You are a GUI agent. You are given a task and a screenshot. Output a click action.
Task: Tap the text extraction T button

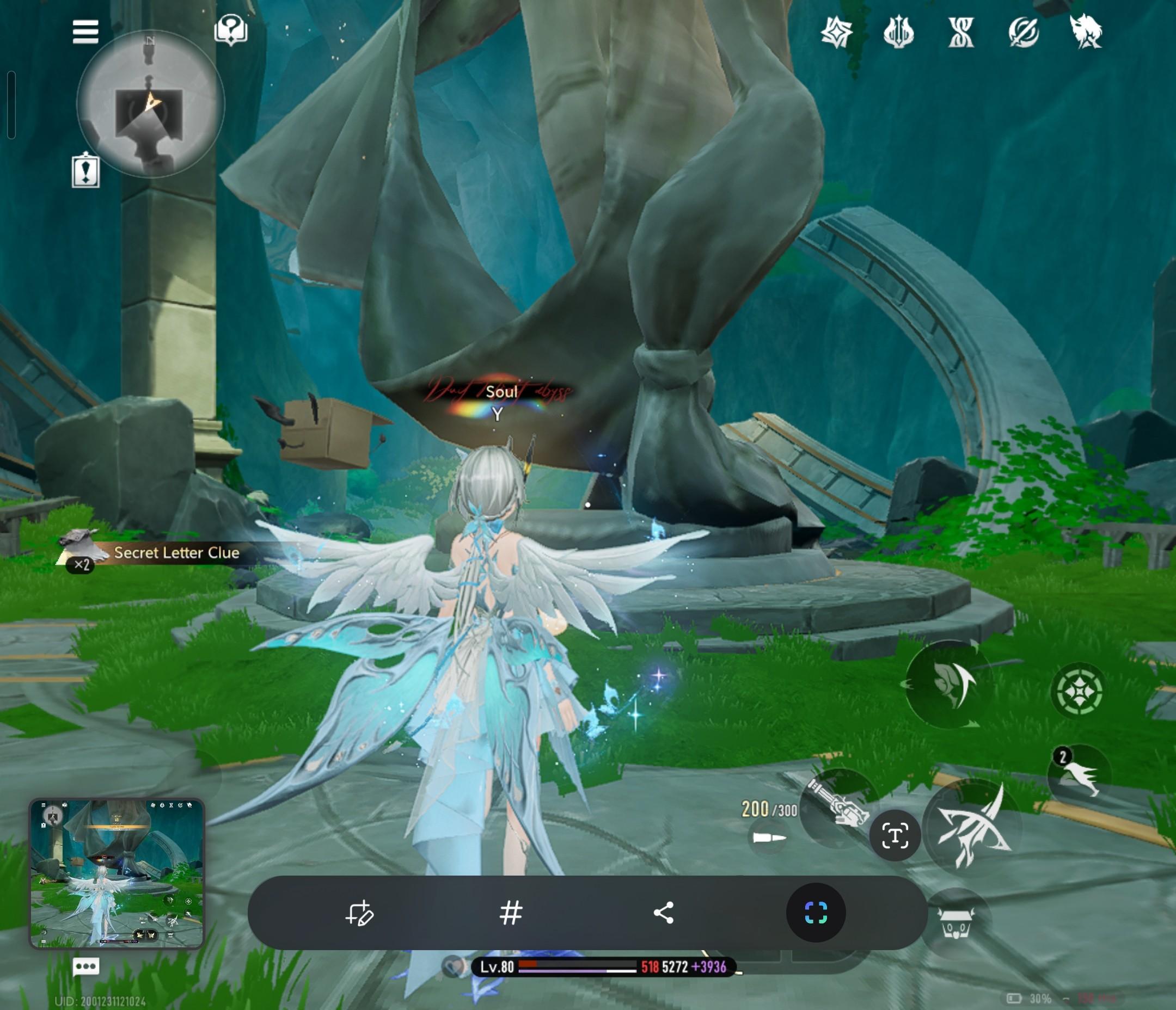tap(895, 836)
